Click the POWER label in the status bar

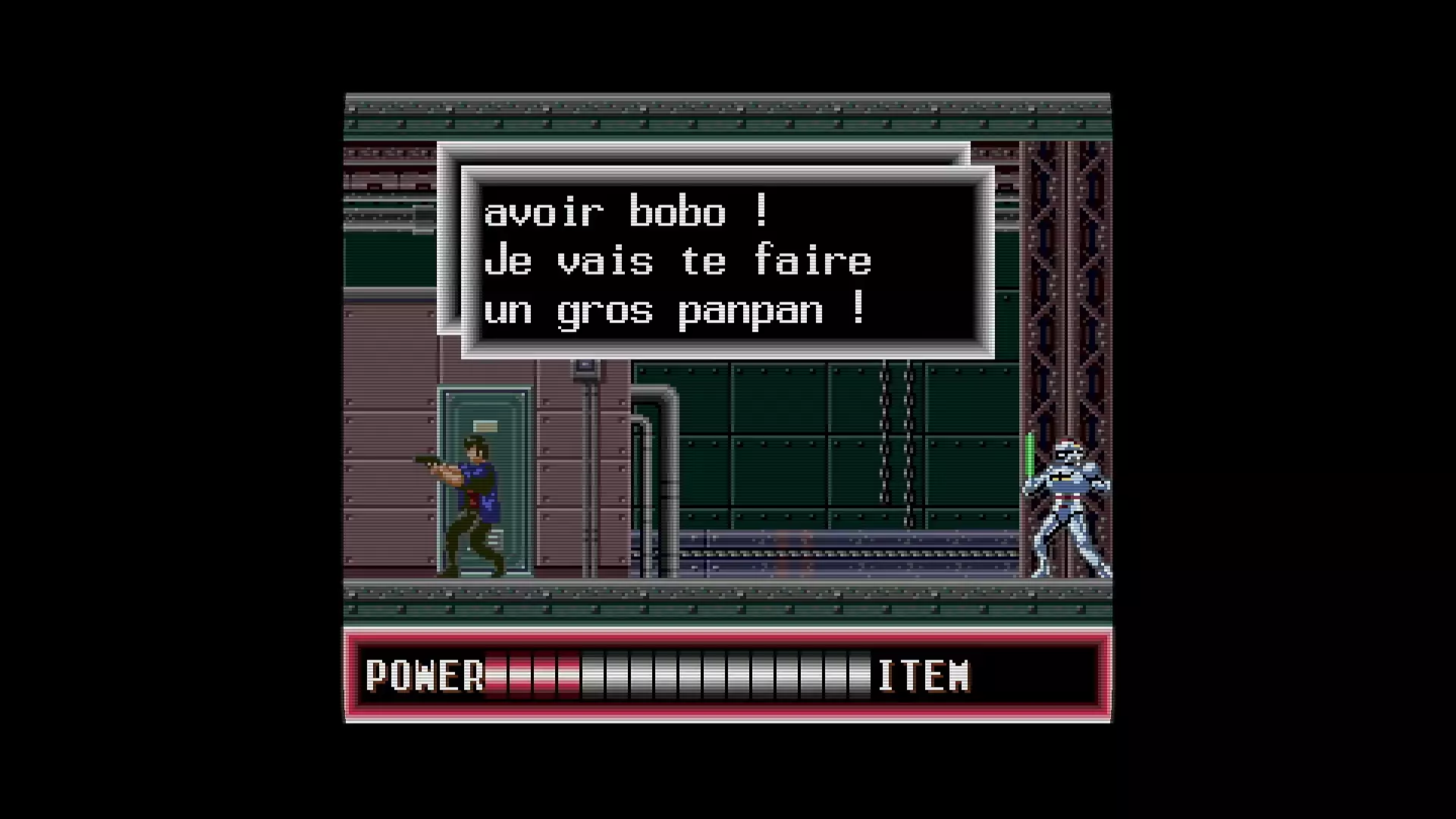(425, 675)
